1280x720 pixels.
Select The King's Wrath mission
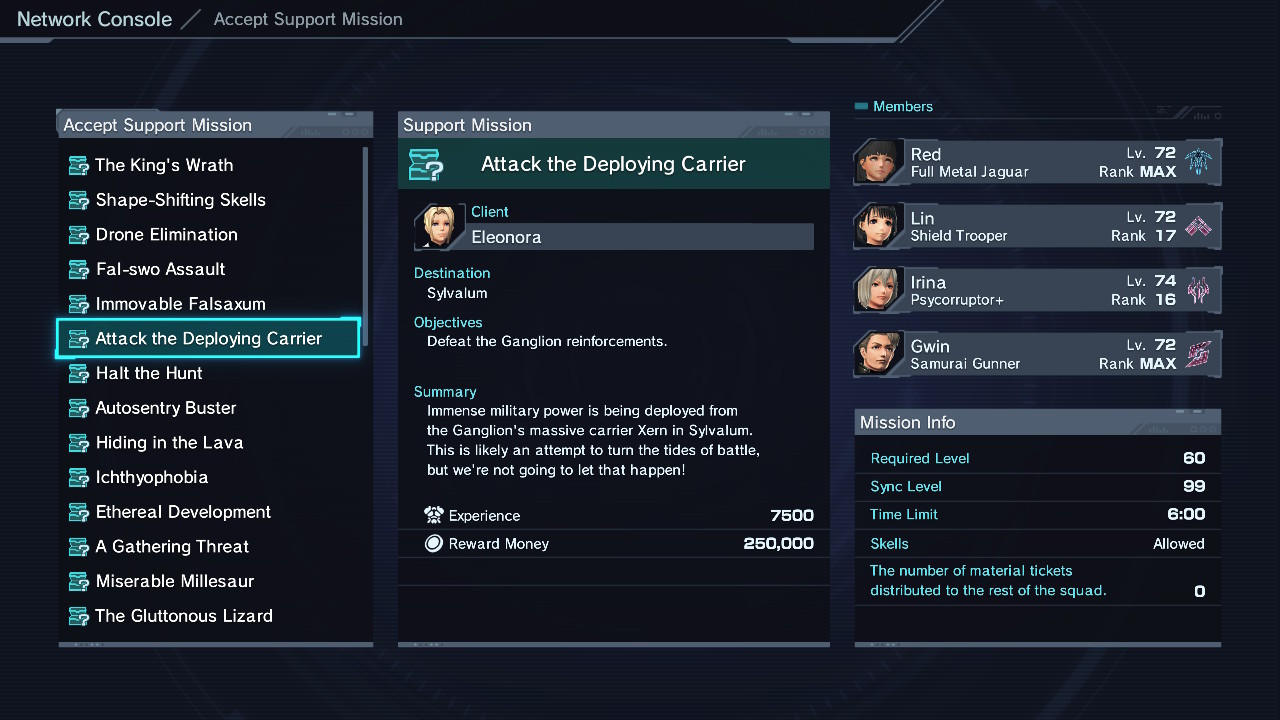click(164, 165)
